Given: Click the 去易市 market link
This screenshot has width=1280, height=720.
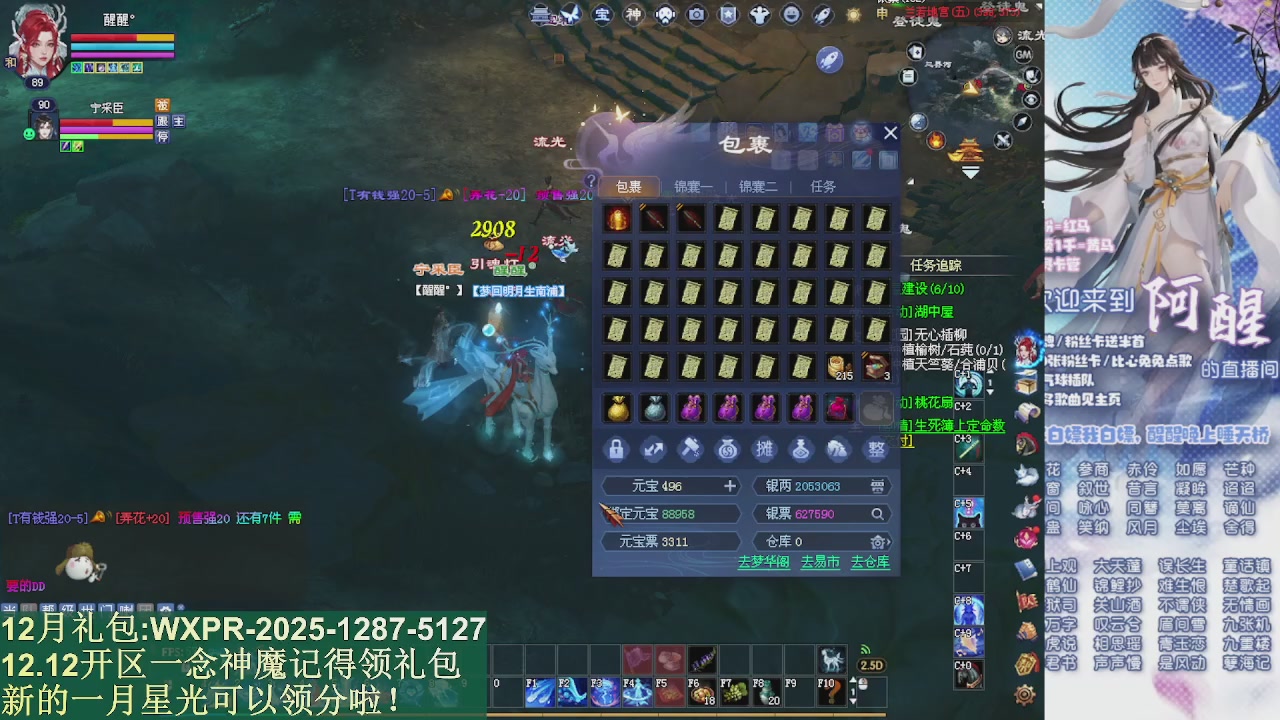Looking at the screenshot, I should point(820,562).
